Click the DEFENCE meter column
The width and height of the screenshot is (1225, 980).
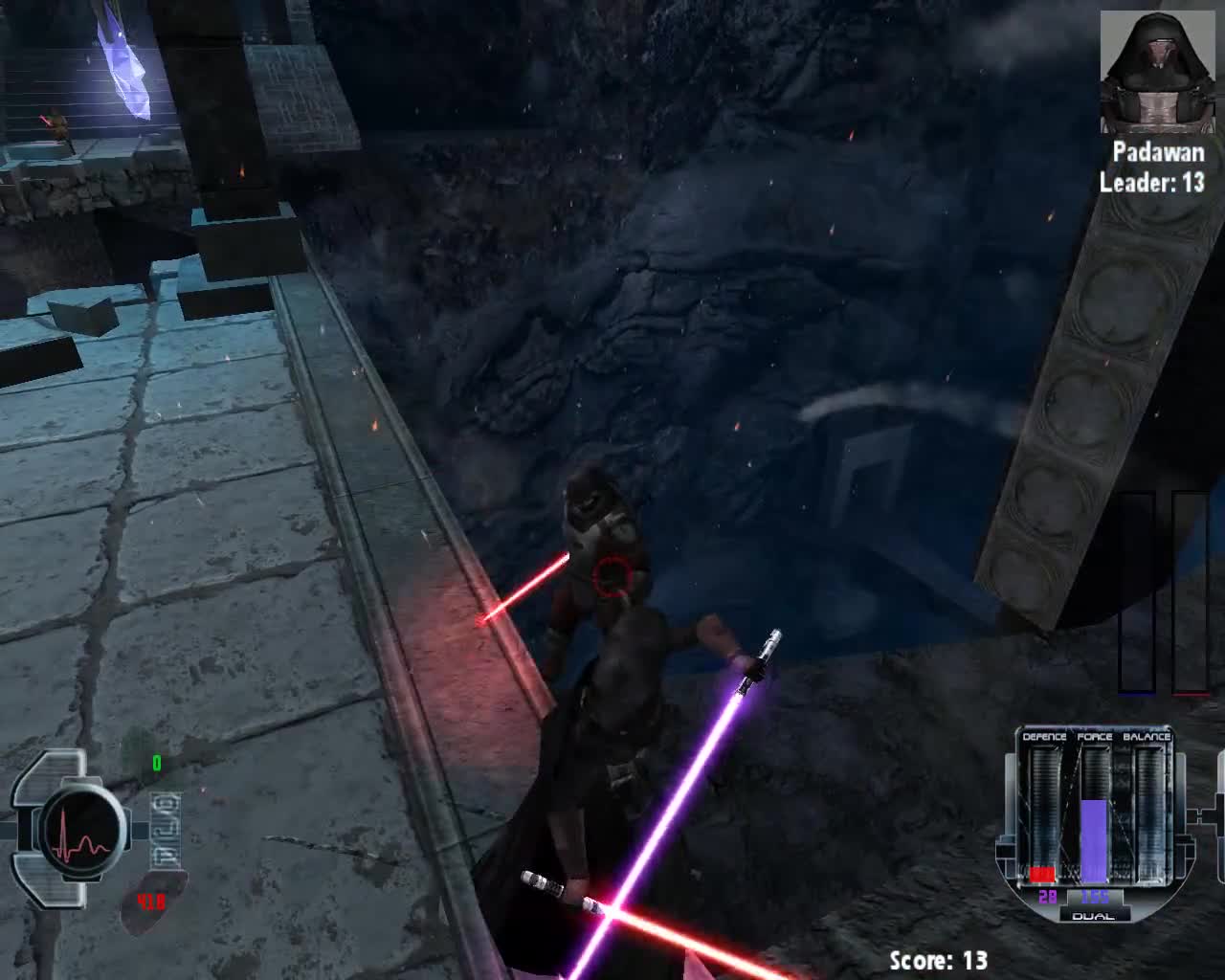1043,813
